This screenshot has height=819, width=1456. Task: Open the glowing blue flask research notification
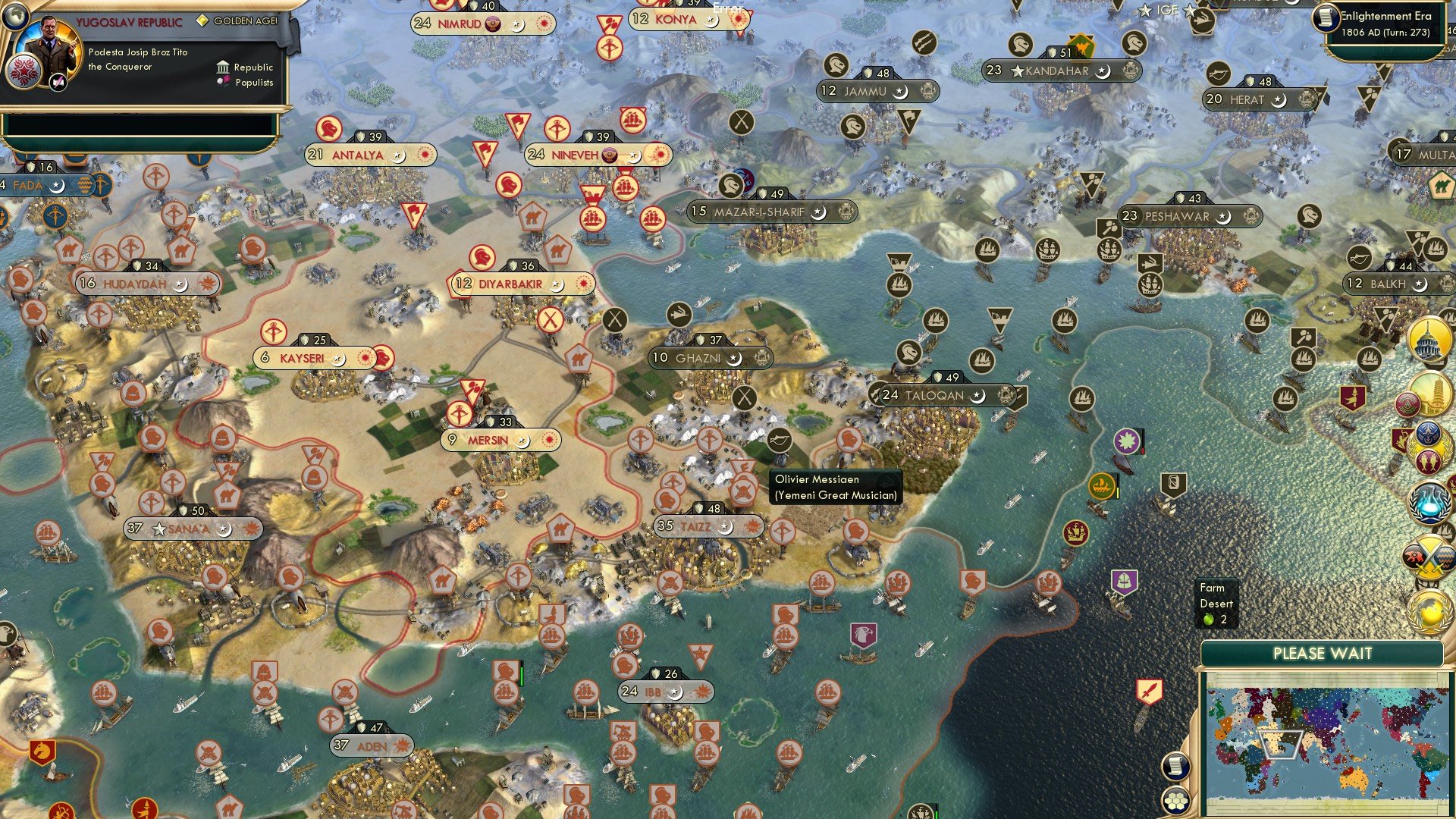click(x=1429, y=502)
